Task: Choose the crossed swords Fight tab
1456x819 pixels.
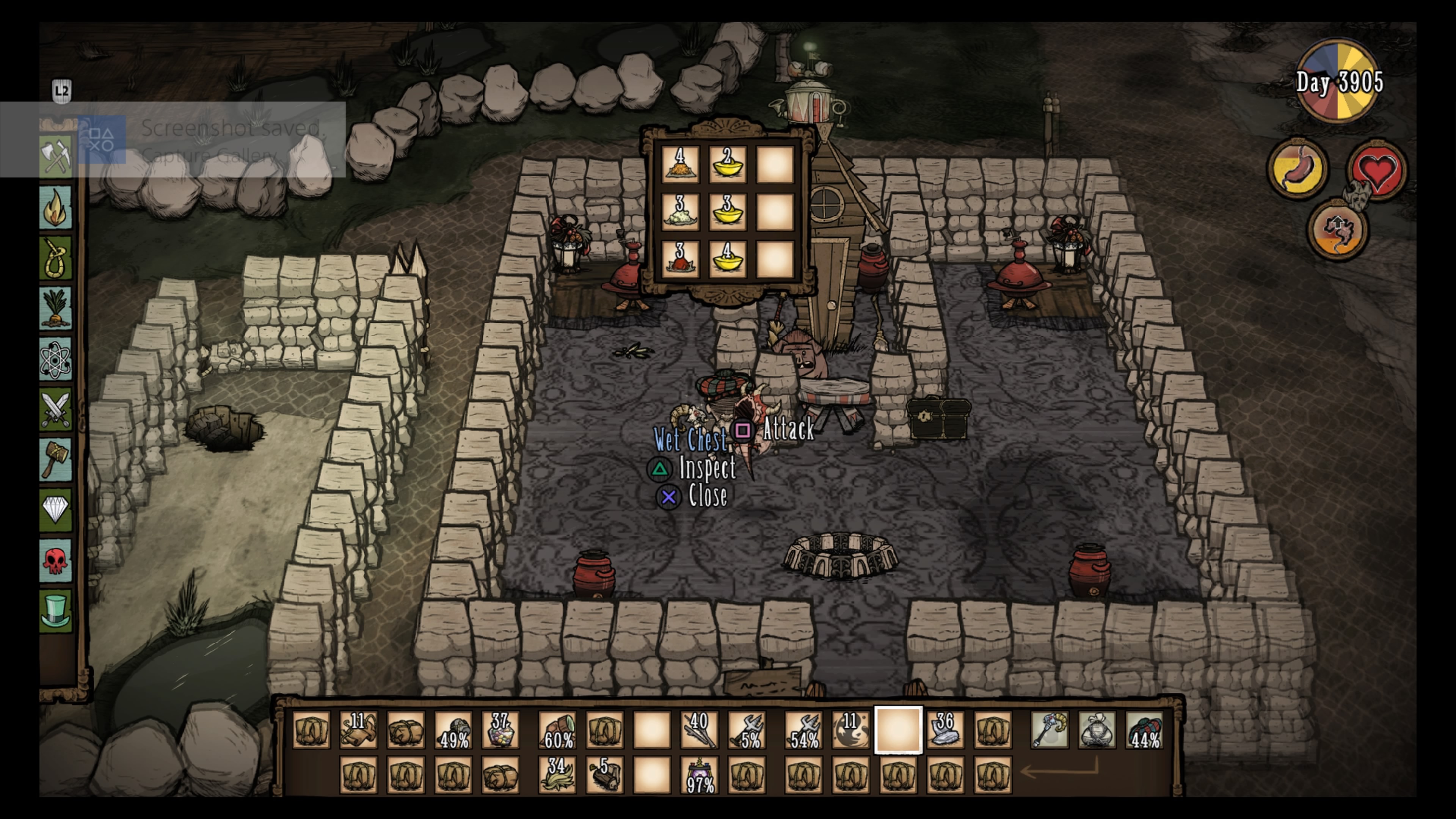Action: click(x=55, y=409)
